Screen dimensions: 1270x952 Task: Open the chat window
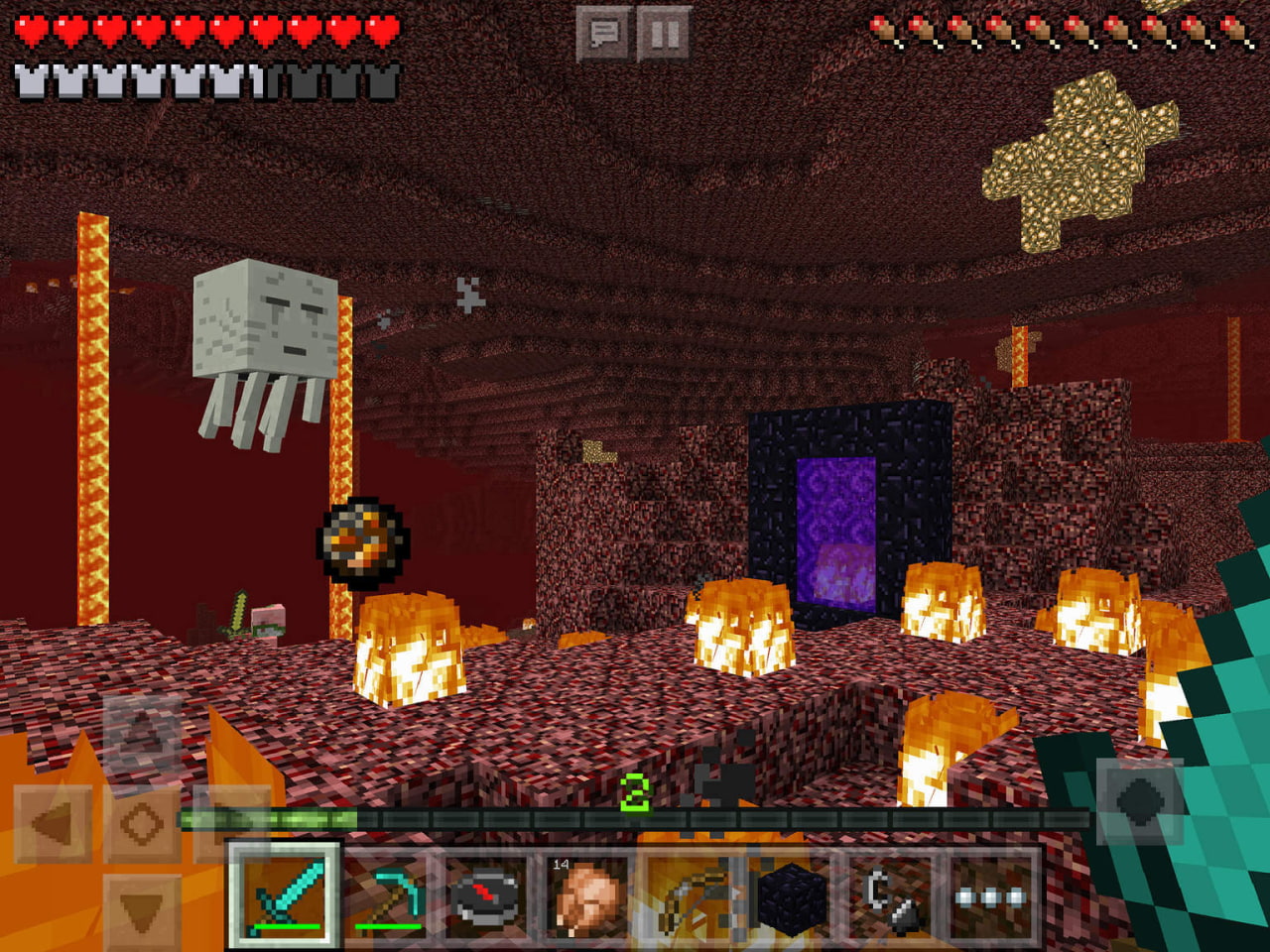604,35
